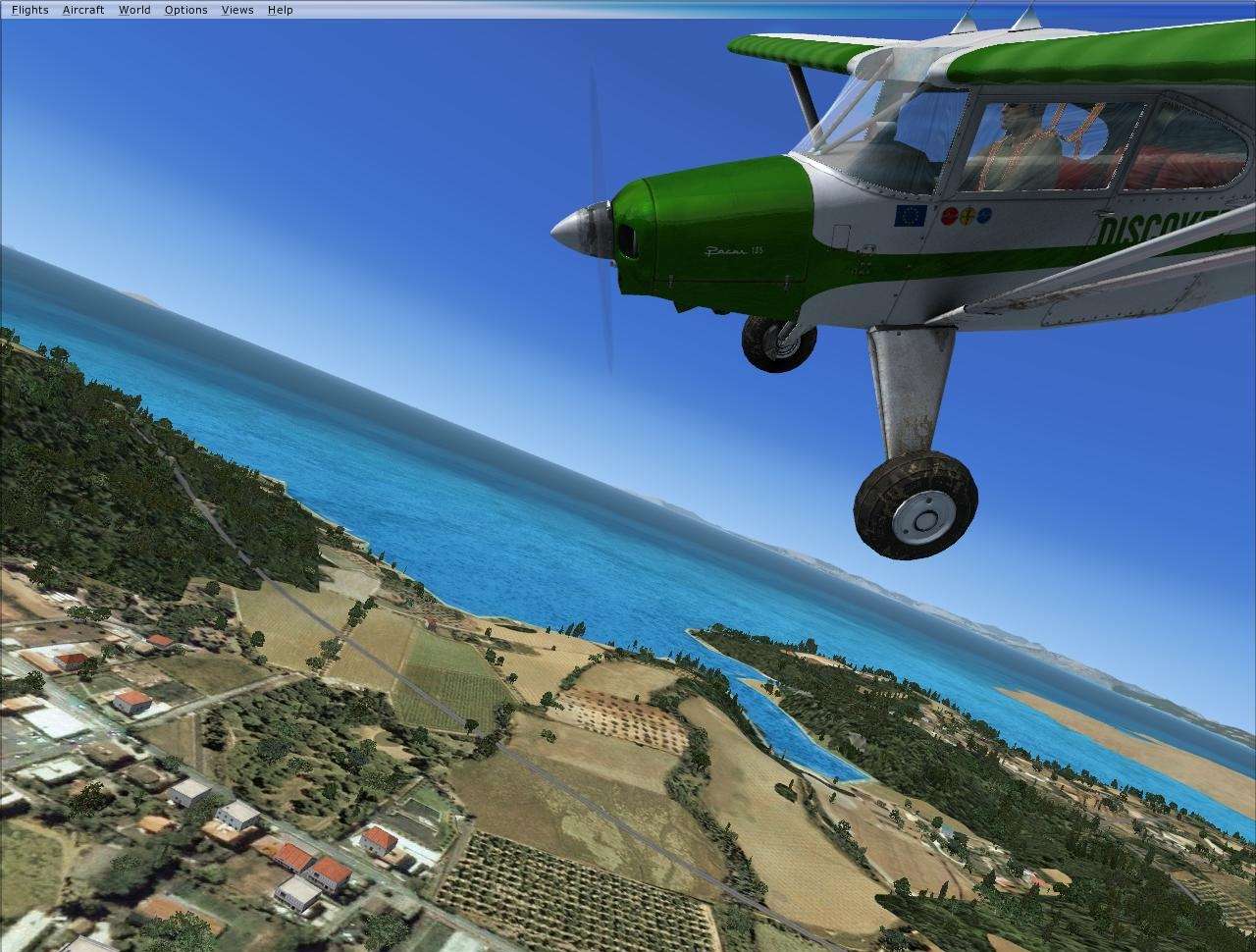Screen dimensions: 1256x952
Task: Click the smaller left landing gear wheel
Action: pos(779,341)
